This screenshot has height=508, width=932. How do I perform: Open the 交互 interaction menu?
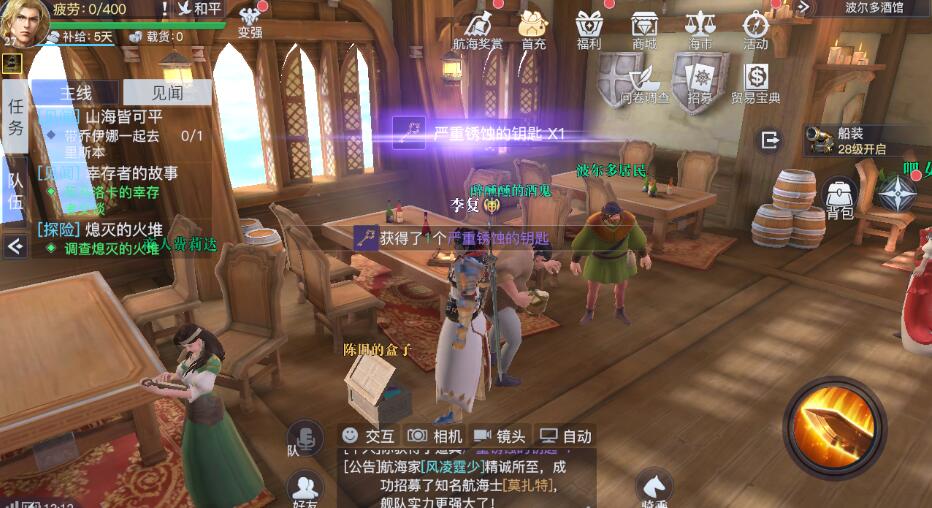(x=368, y=436)
